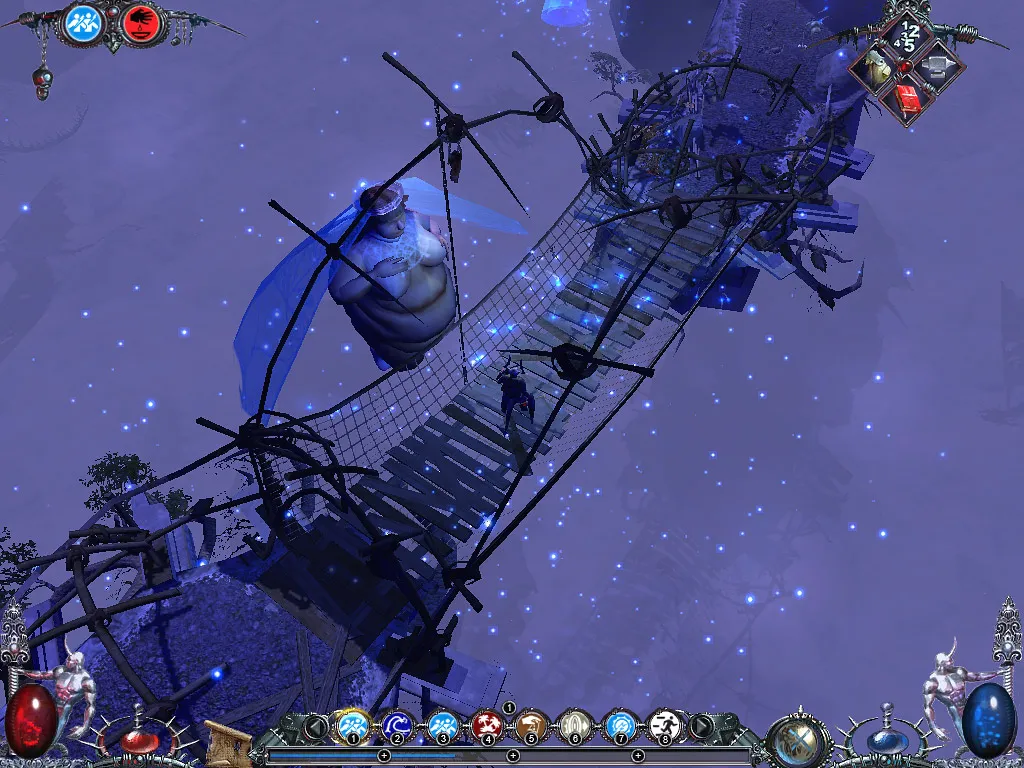Activate the grey skill in slot 6
This screenshot has width=1024, height=768.
click(575, 725)
